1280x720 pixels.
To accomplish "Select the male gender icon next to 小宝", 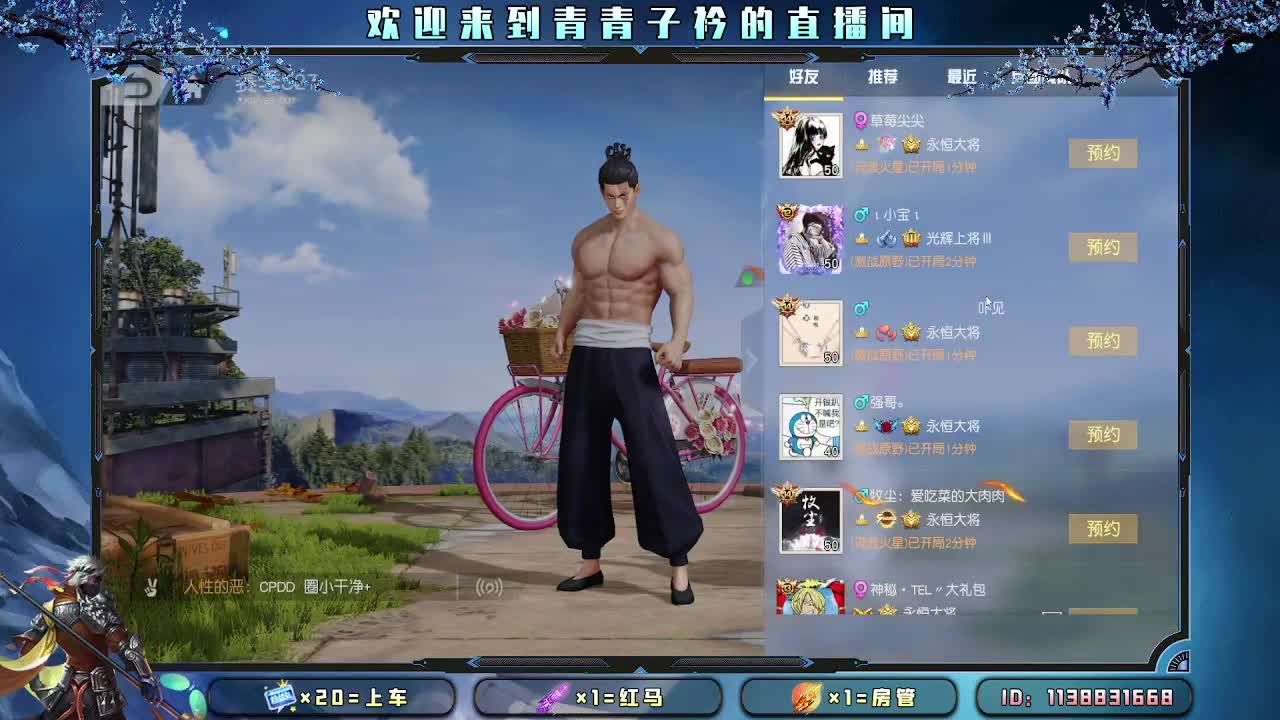I will [x=862, y=213].
